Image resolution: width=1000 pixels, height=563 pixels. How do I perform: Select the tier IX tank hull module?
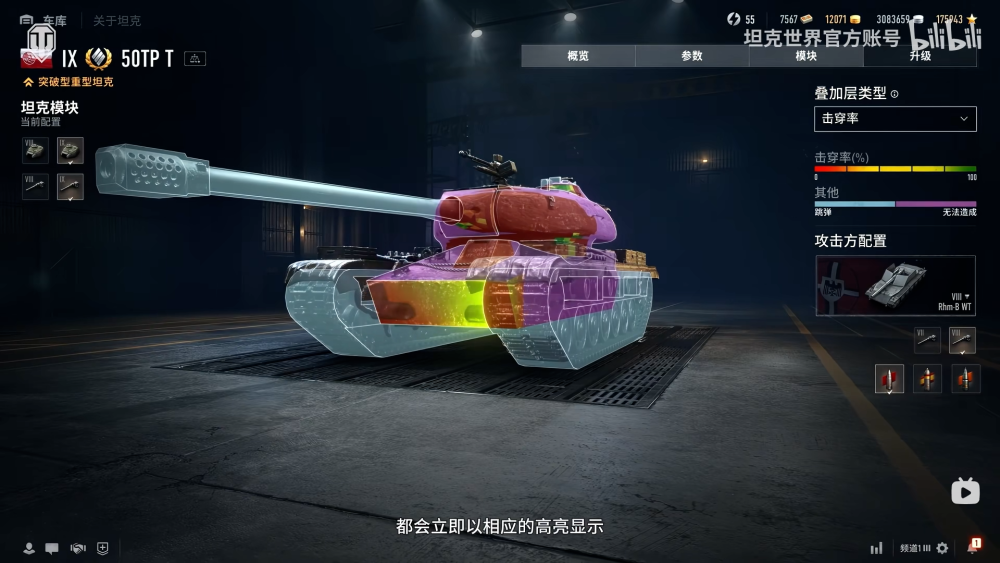pos(70,151)
